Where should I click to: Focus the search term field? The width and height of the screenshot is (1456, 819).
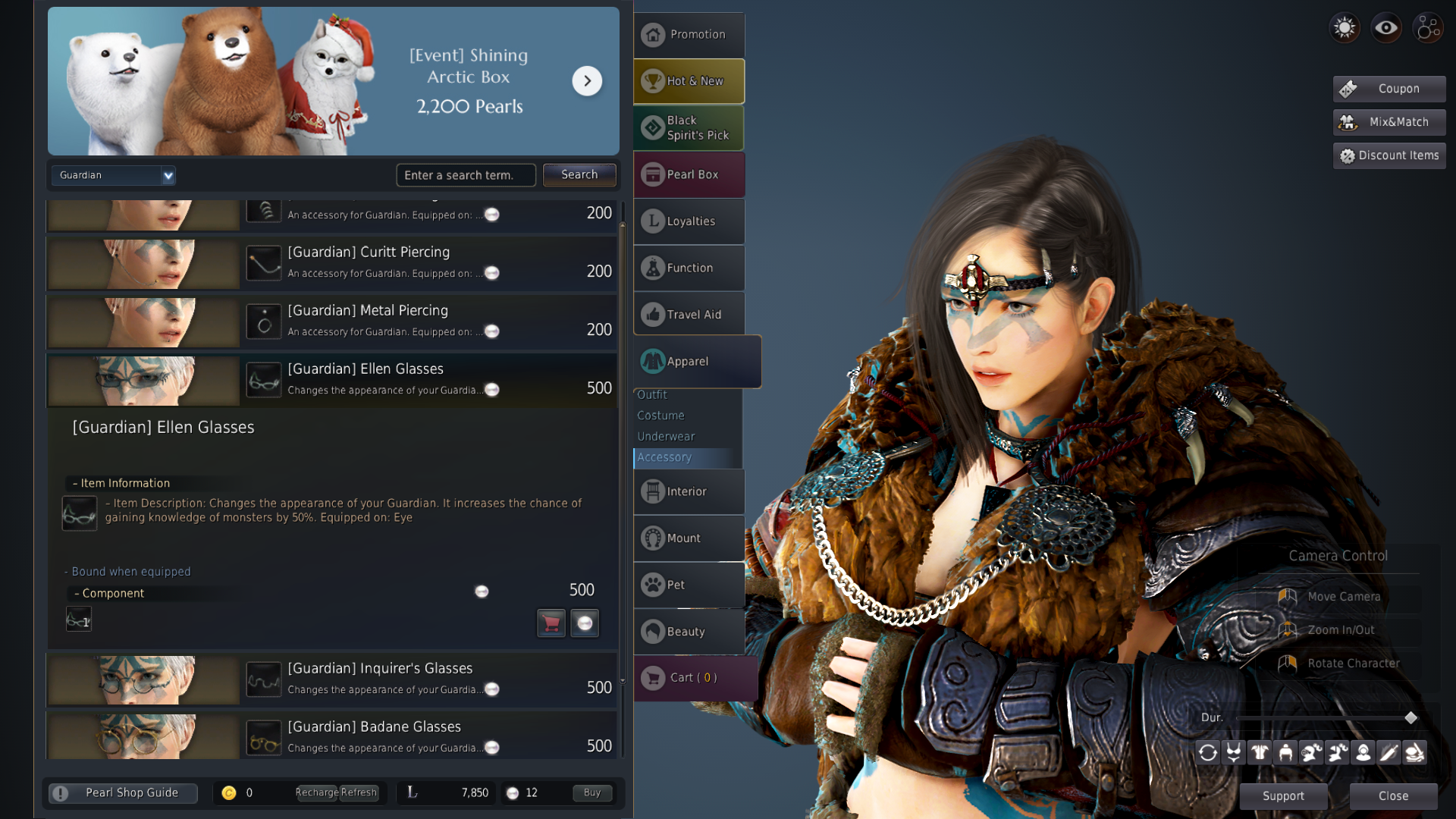[465, 175]
